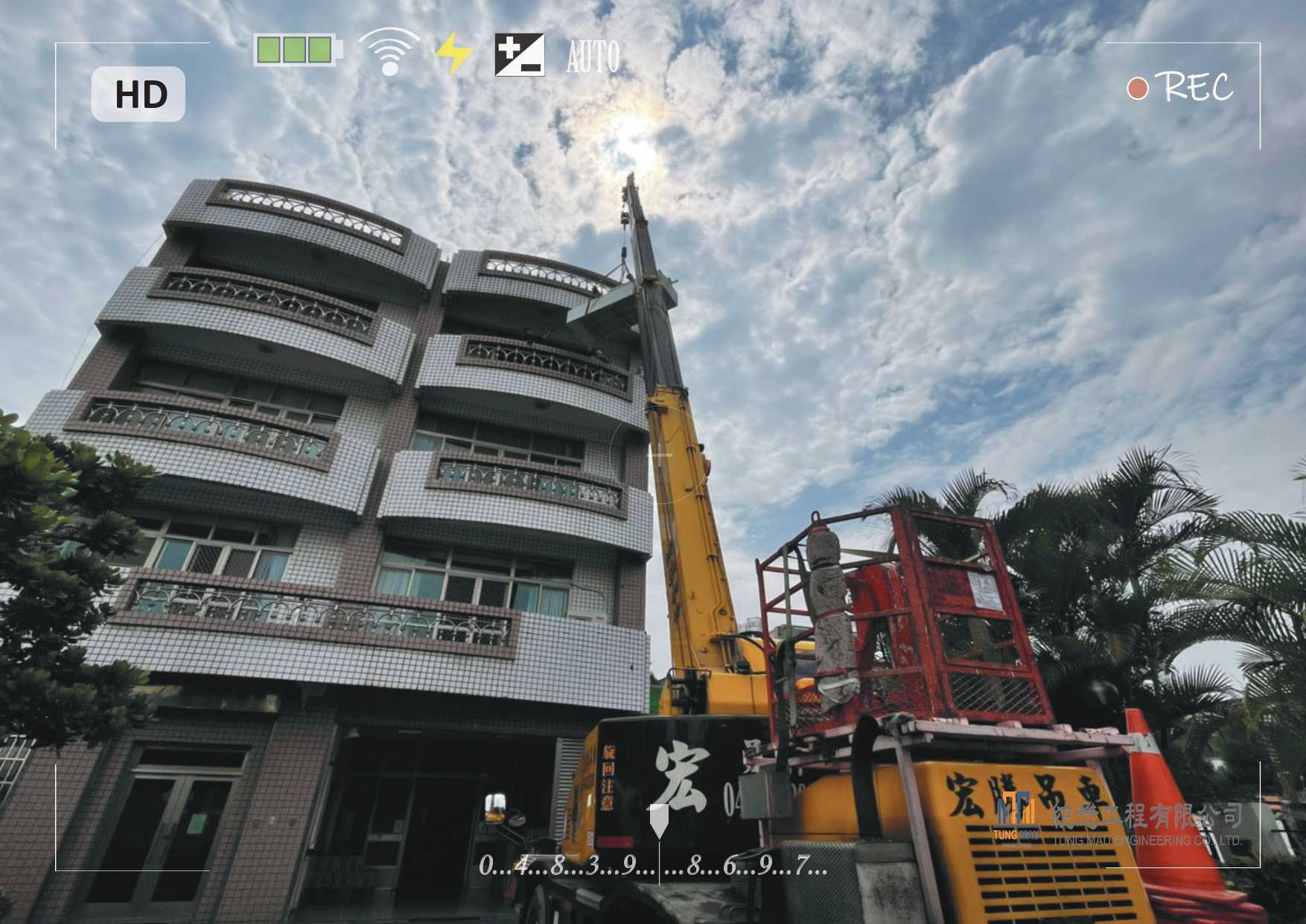Toggle the yellow lightning flash icon

coord(453,54)
